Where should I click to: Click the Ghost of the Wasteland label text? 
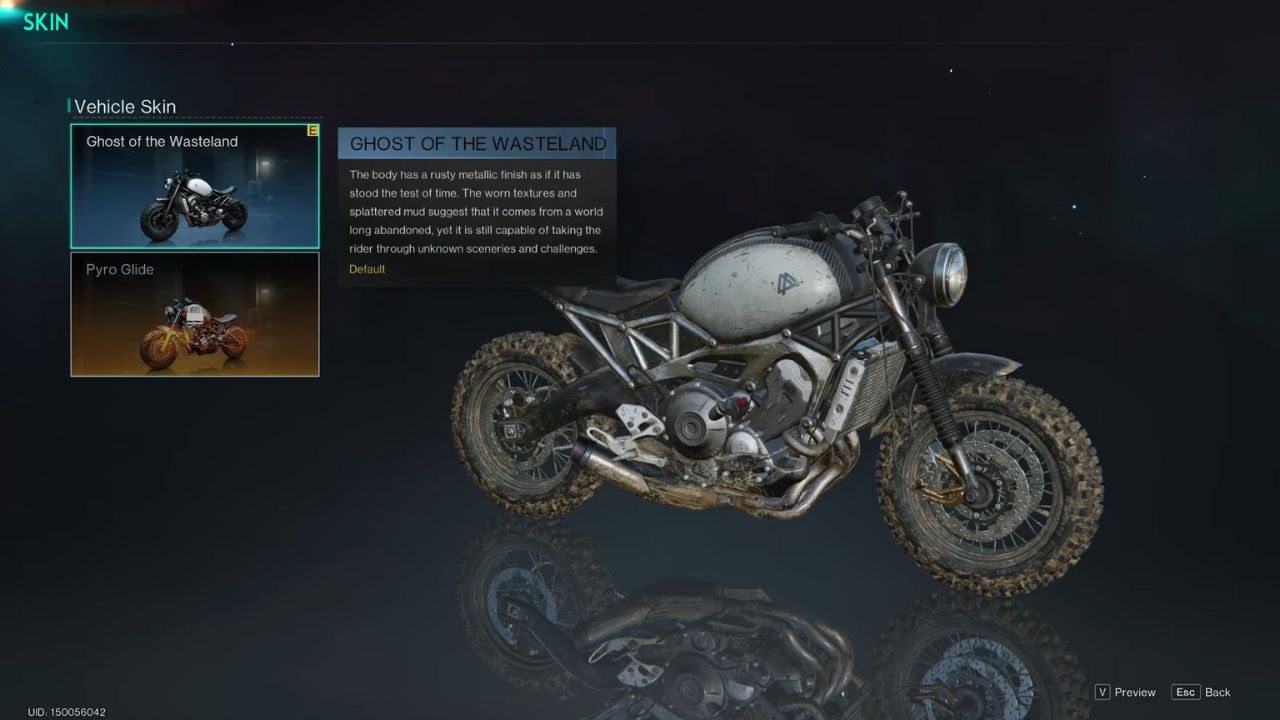click(x=161, y=141)
